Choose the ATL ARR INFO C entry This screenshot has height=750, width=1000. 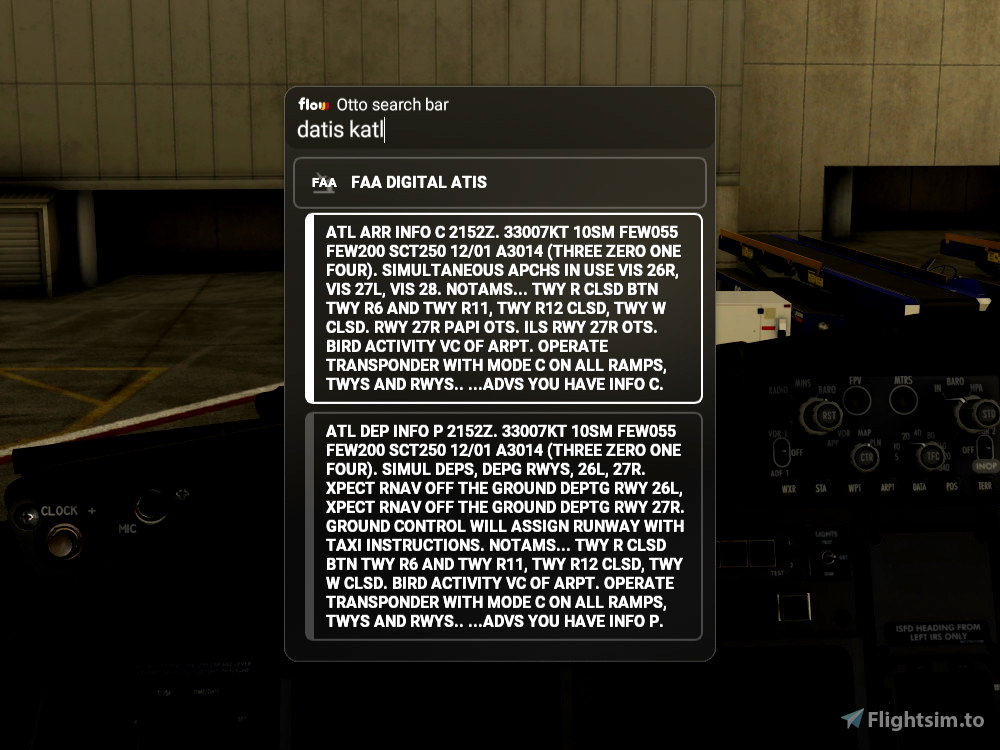pos(504,308)
